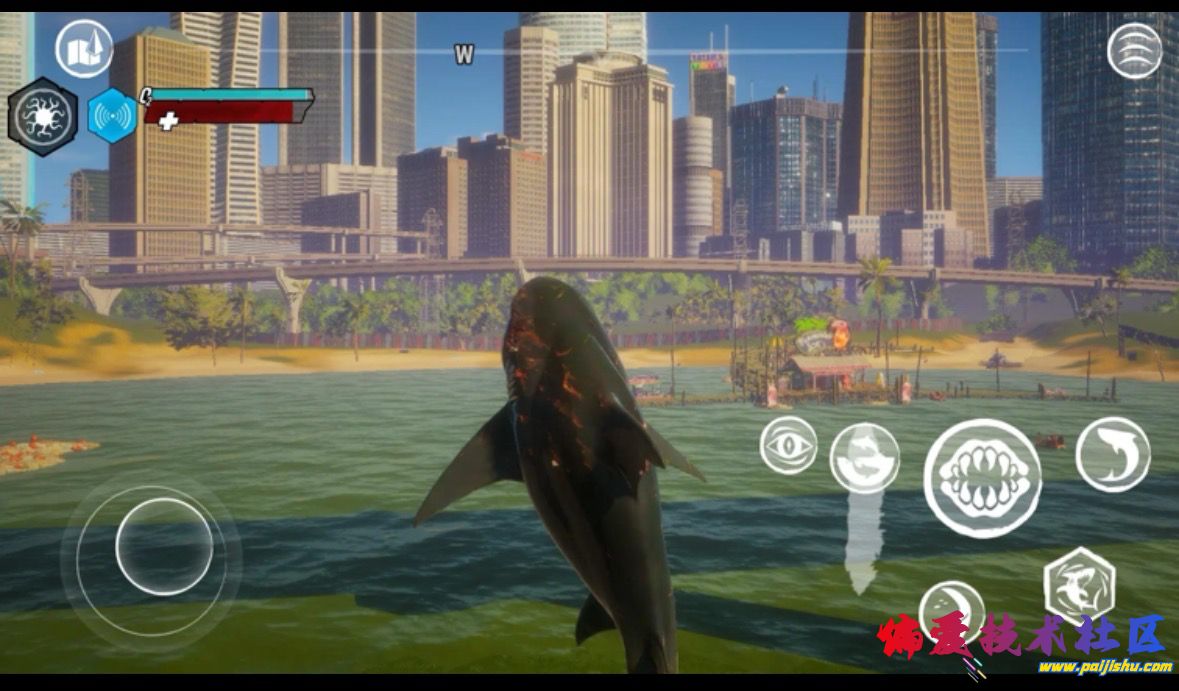Tap the curved leaping shark button
Viewport: 1179px width, 691px height.
tap(1113, 454)
